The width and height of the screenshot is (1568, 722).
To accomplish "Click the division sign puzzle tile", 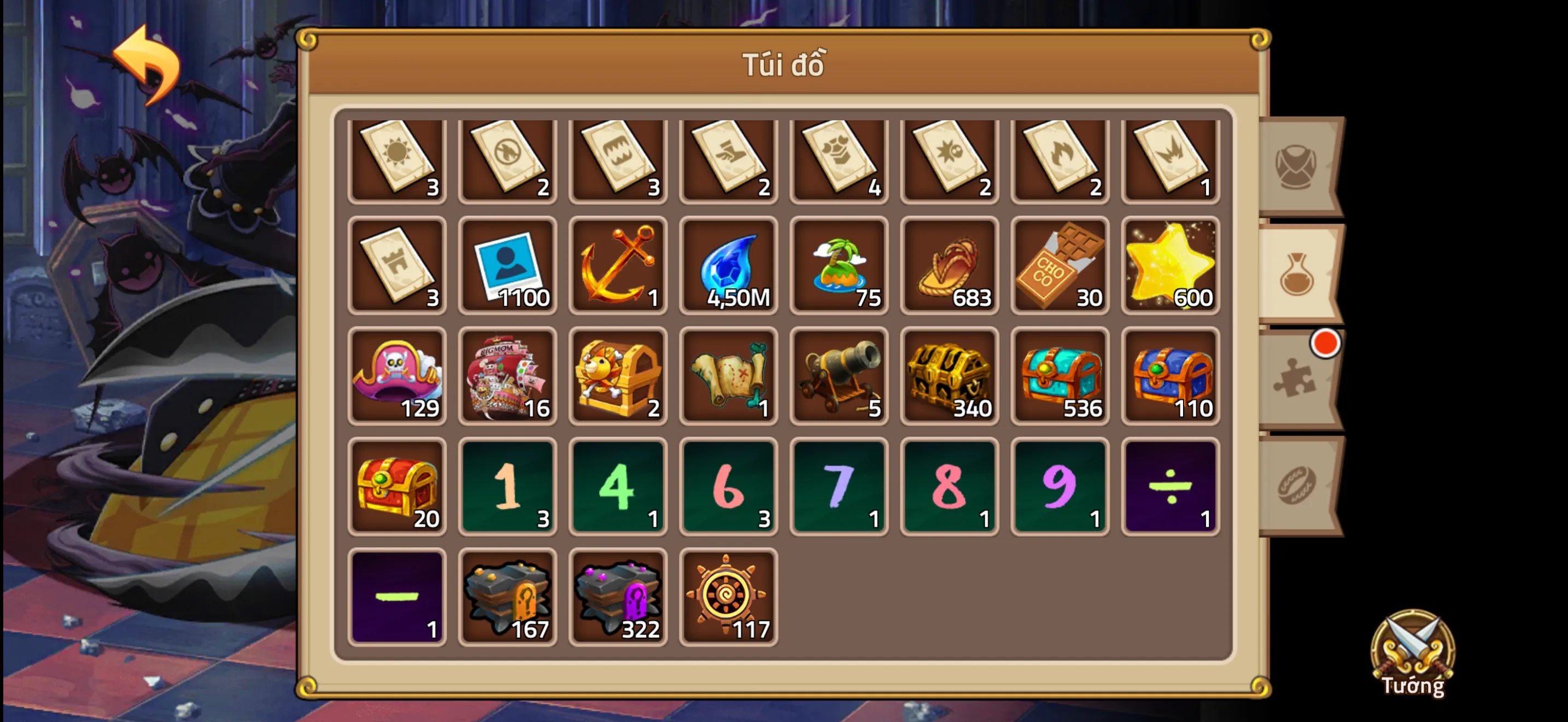I will pyautogui.click(x=1171, y=486).
